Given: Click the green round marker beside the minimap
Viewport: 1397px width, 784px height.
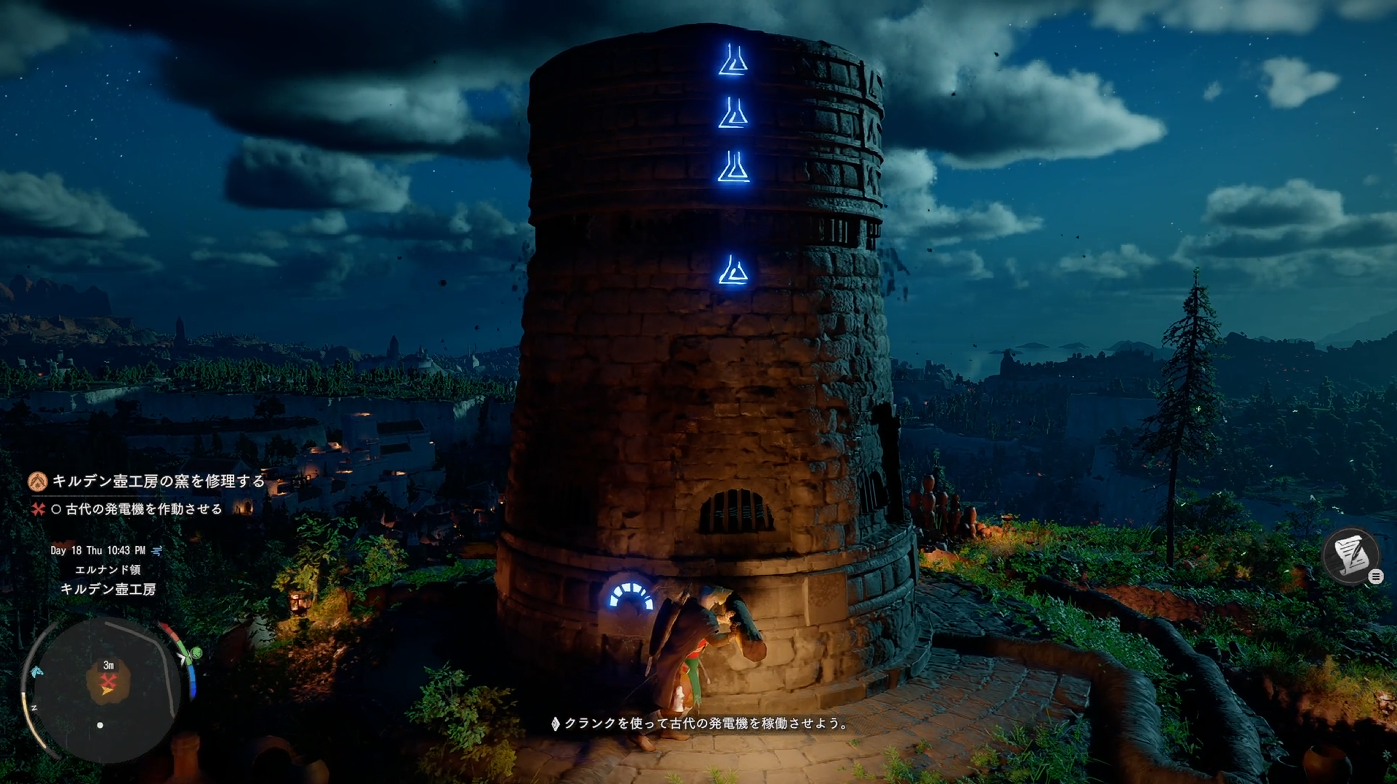Looking at the screenshot, I should tap(197, 654).
